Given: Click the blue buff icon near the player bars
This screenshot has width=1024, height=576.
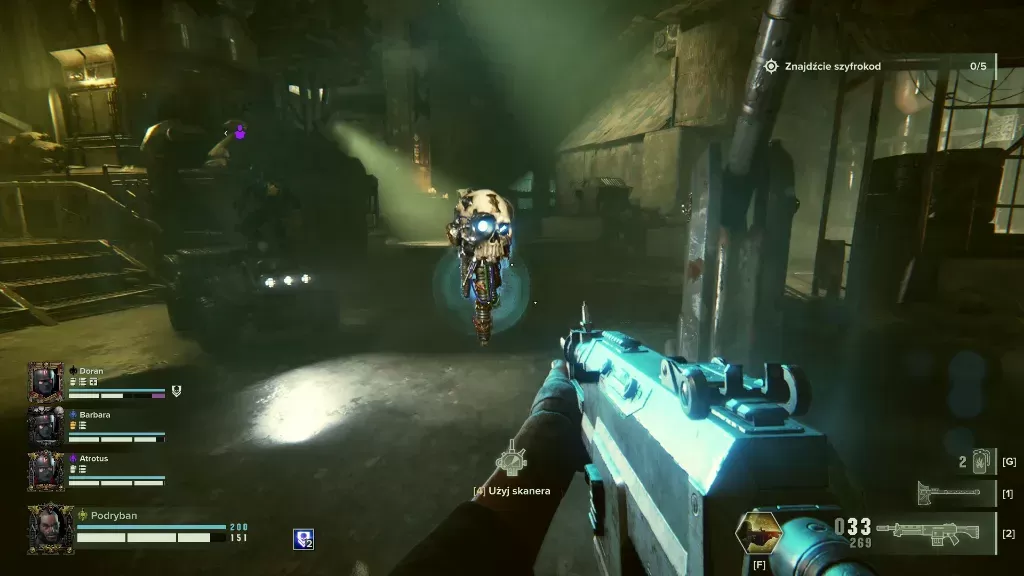Looking at the screenshot, I should click(303, 539).
